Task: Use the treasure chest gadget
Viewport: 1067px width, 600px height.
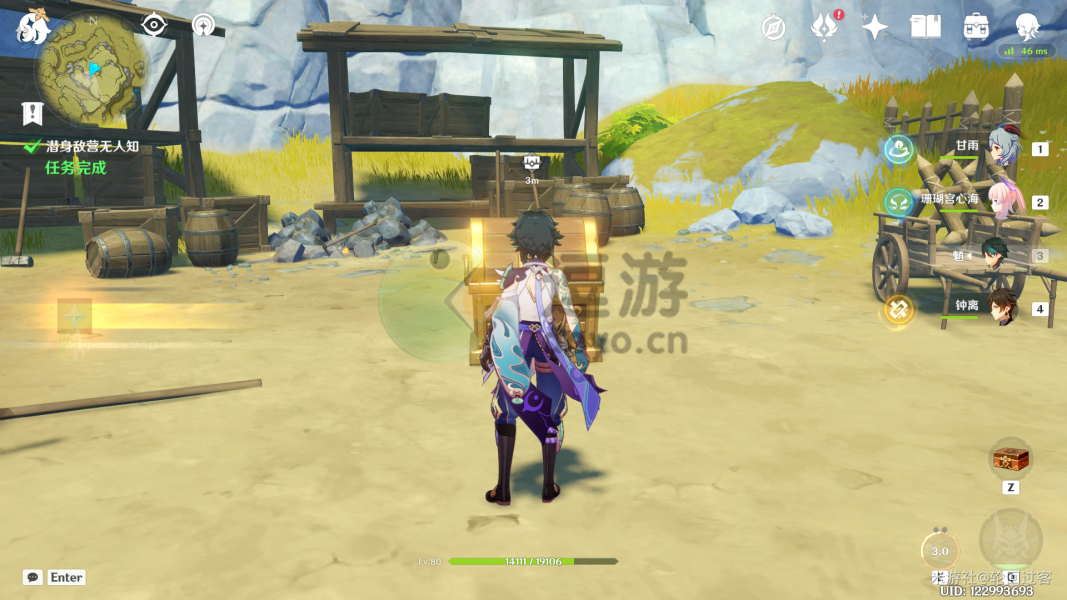Action: [x=1010, y=459]
